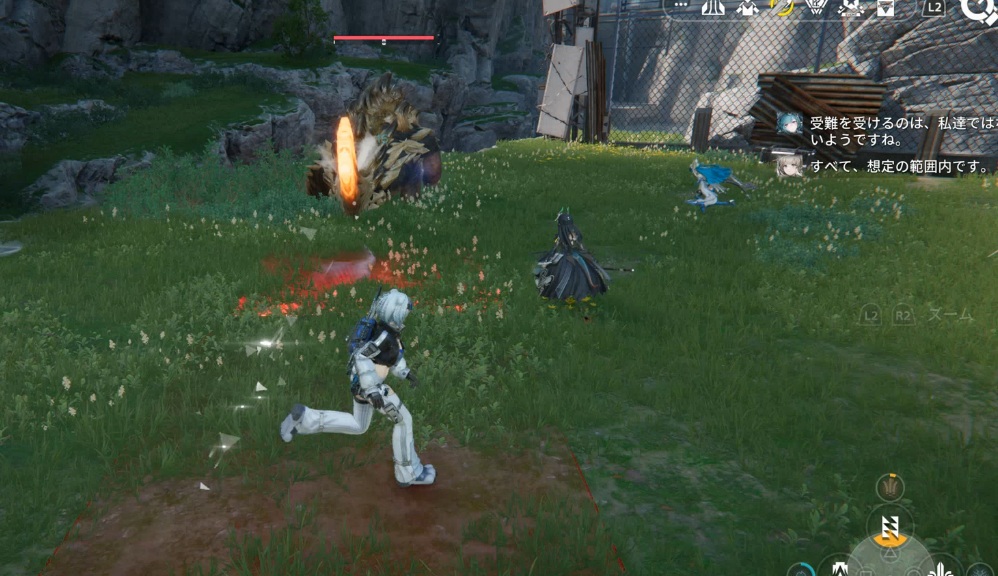Screen dimensions: 998x576
Task: Activate the zigzag lightning skill icon
Action: click(x=890, y=527)
